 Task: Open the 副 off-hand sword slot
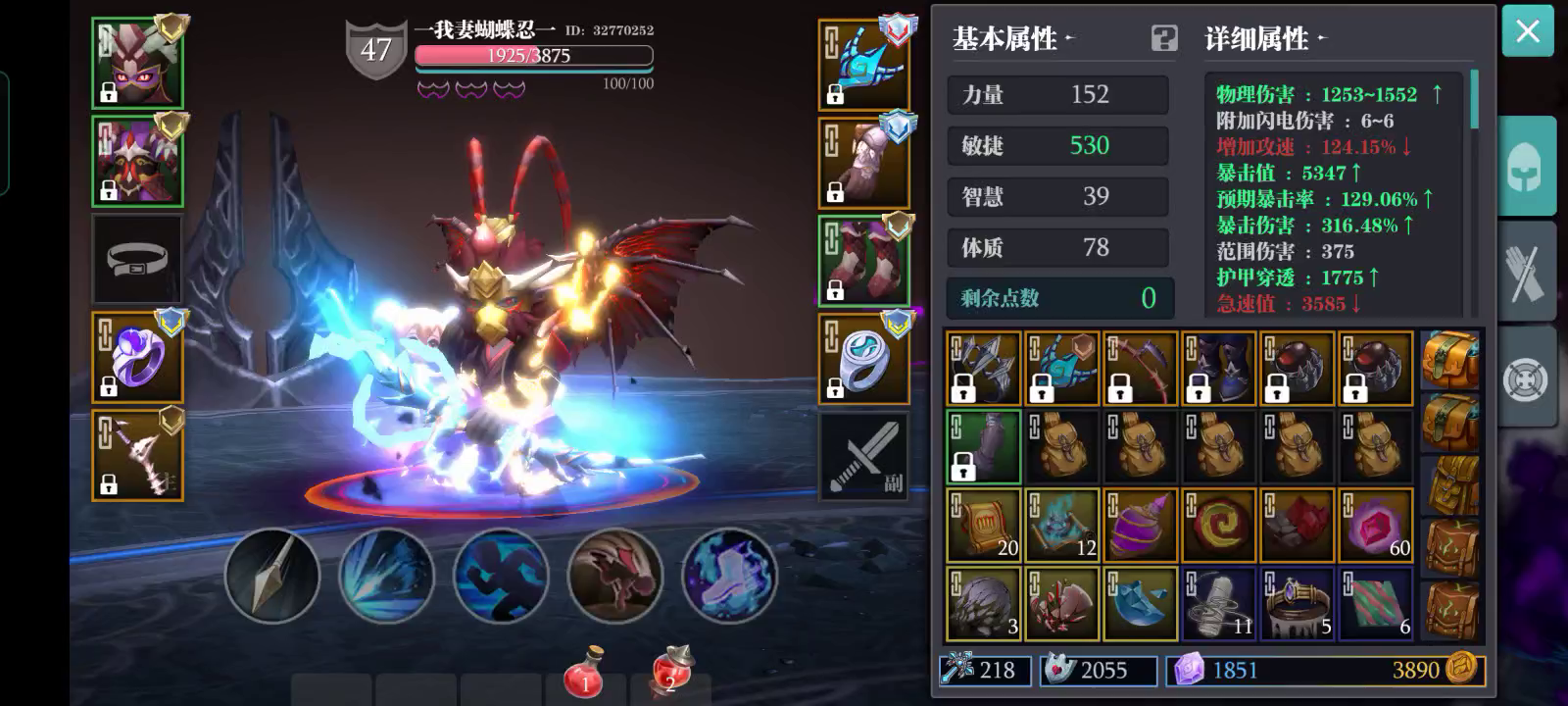[x=865, y=457]
